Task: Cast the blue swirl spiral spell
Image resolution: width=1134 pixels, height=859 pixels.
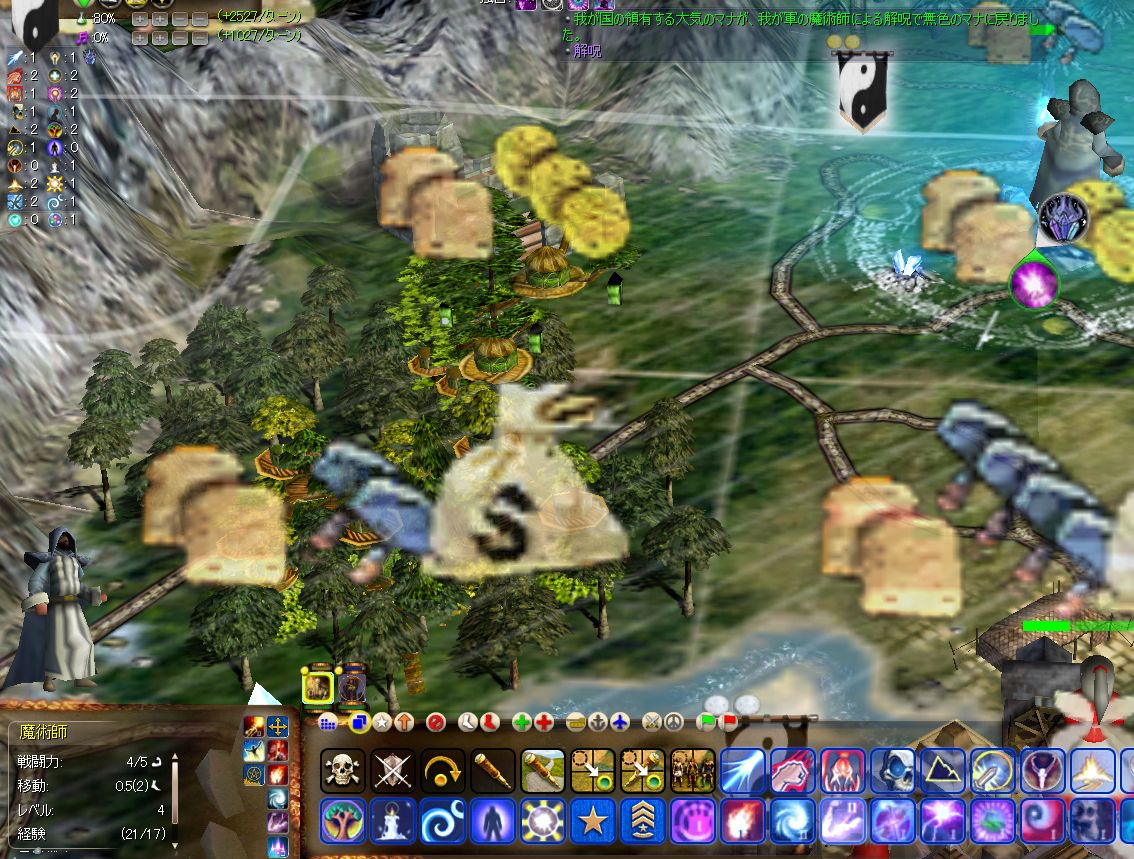Action: [443, 820]
